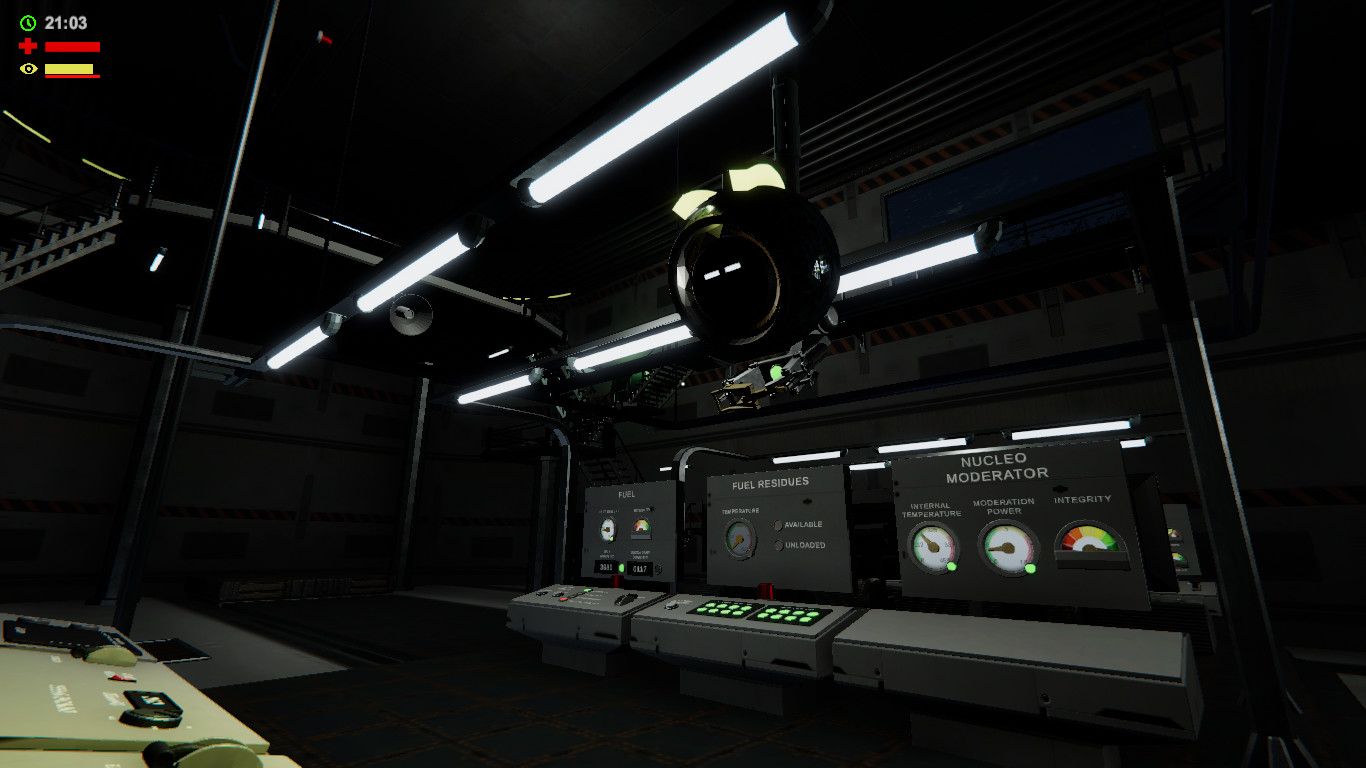1366x768 pixels.
Task: Click the red alarm beacon below Fuel Residues panel
Action: pos(765,590)
